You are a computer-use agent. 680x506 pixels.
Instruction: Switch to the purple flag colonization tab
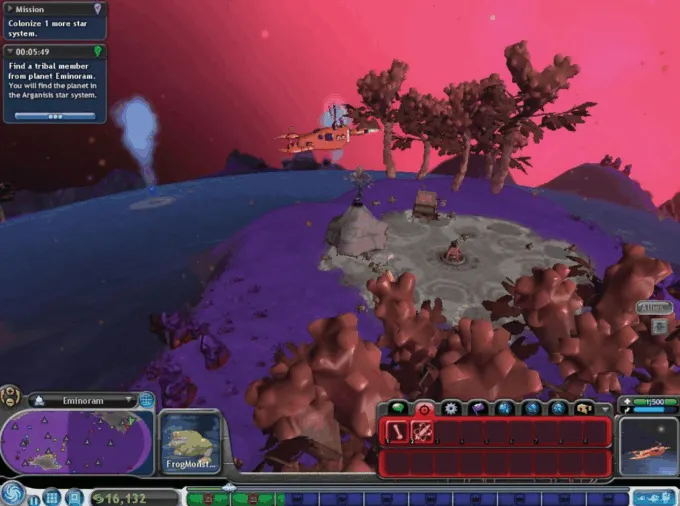478,408
